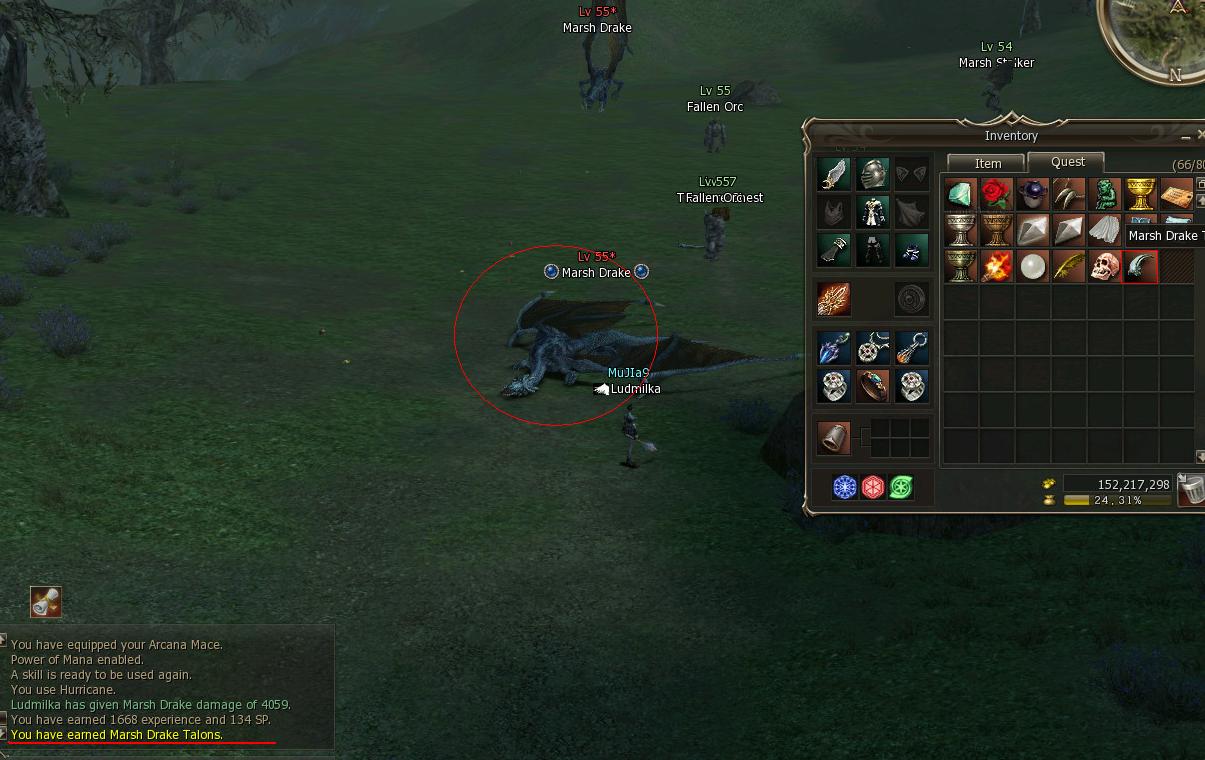This screenshot has width=1205, height=760.
Task: Select the equipped necklace slot
Action: 873,348
